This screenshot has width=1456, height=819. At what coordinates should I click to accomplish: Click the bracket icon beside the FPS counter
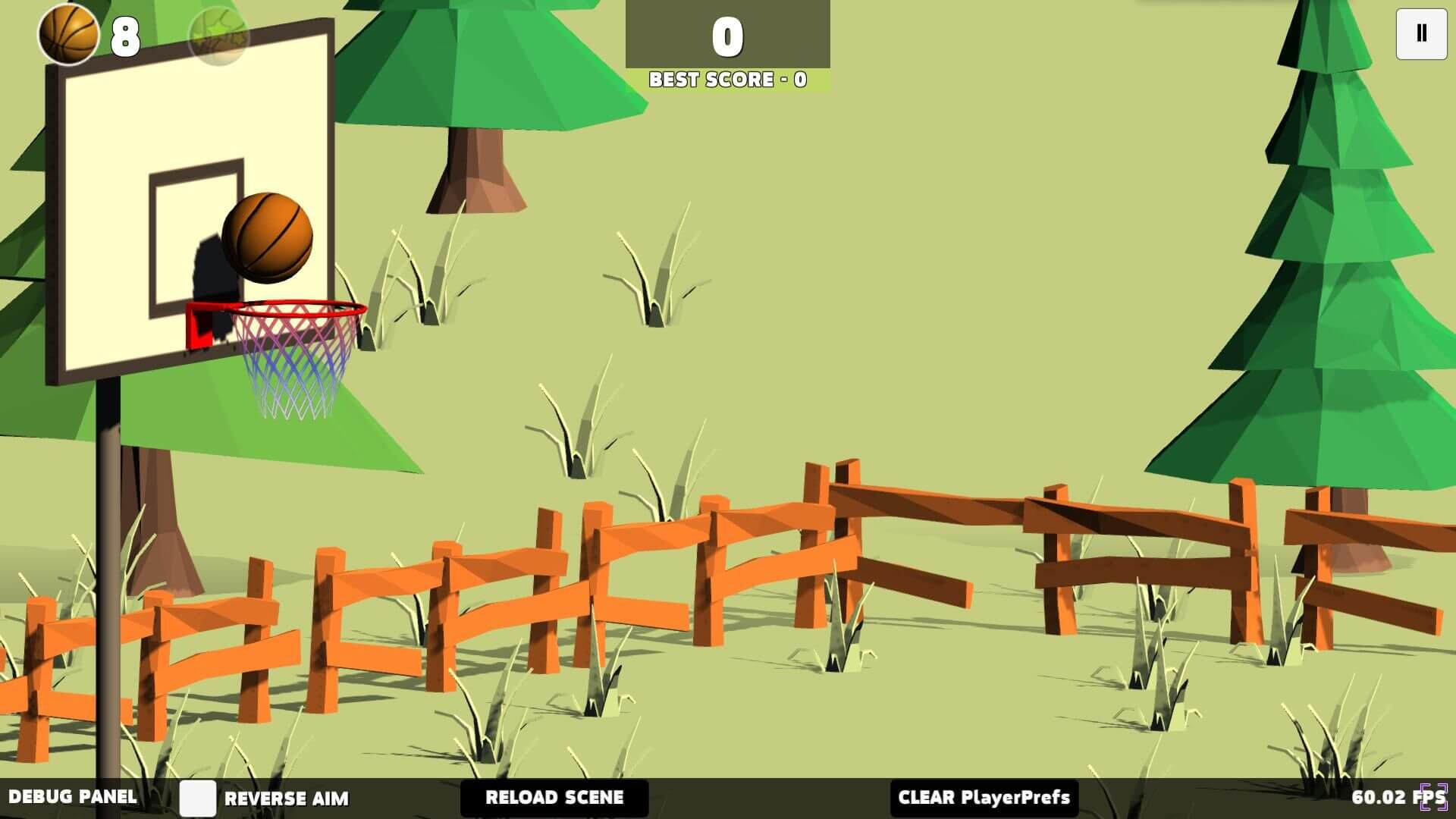pyautogui.click(x=1434, y=797)
